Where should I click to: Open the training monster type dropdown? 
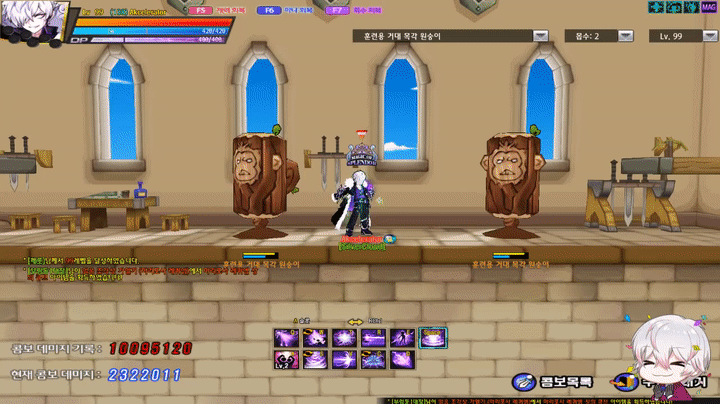coord(540,36)
